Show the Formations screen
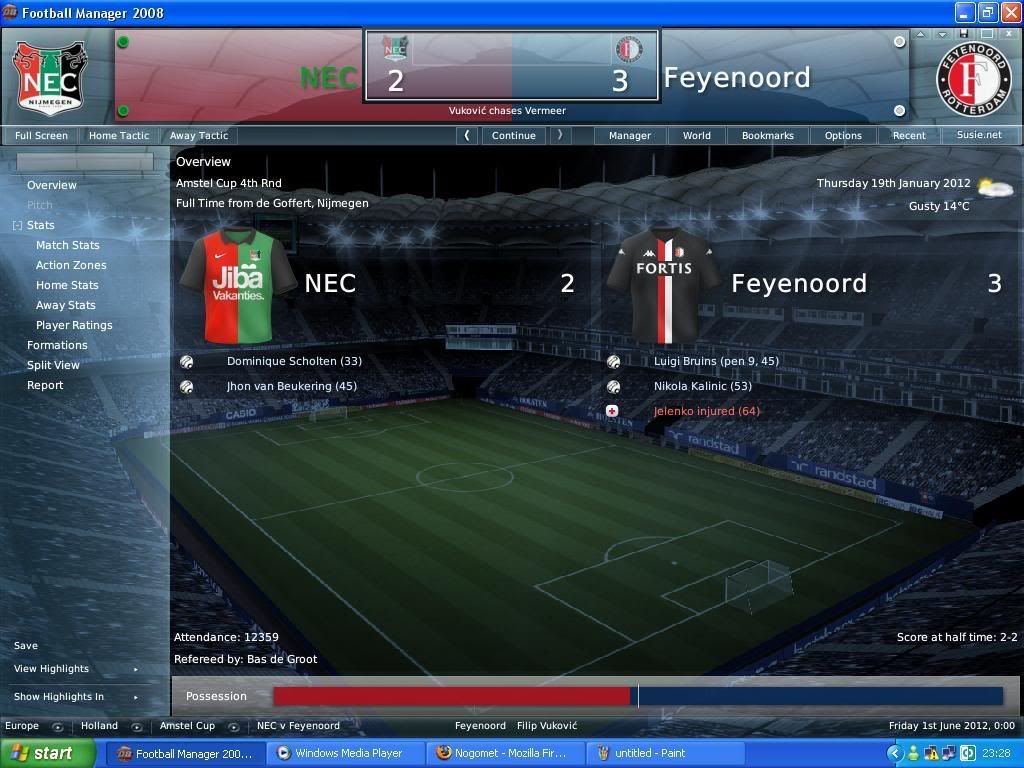 57,345
